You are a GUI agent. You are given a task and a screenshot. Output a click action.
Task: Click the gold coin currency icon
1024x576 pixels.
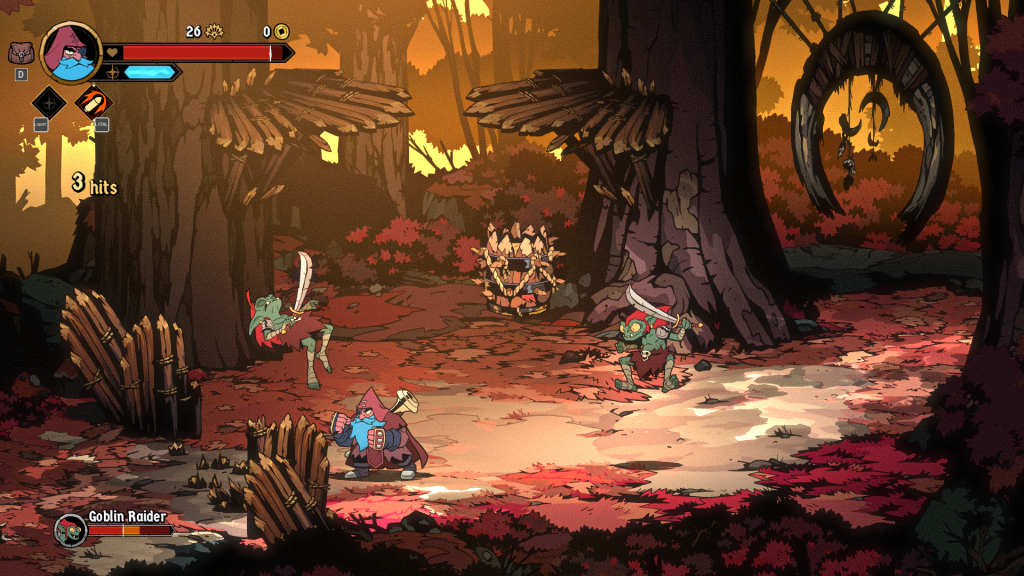pos(282,32)
